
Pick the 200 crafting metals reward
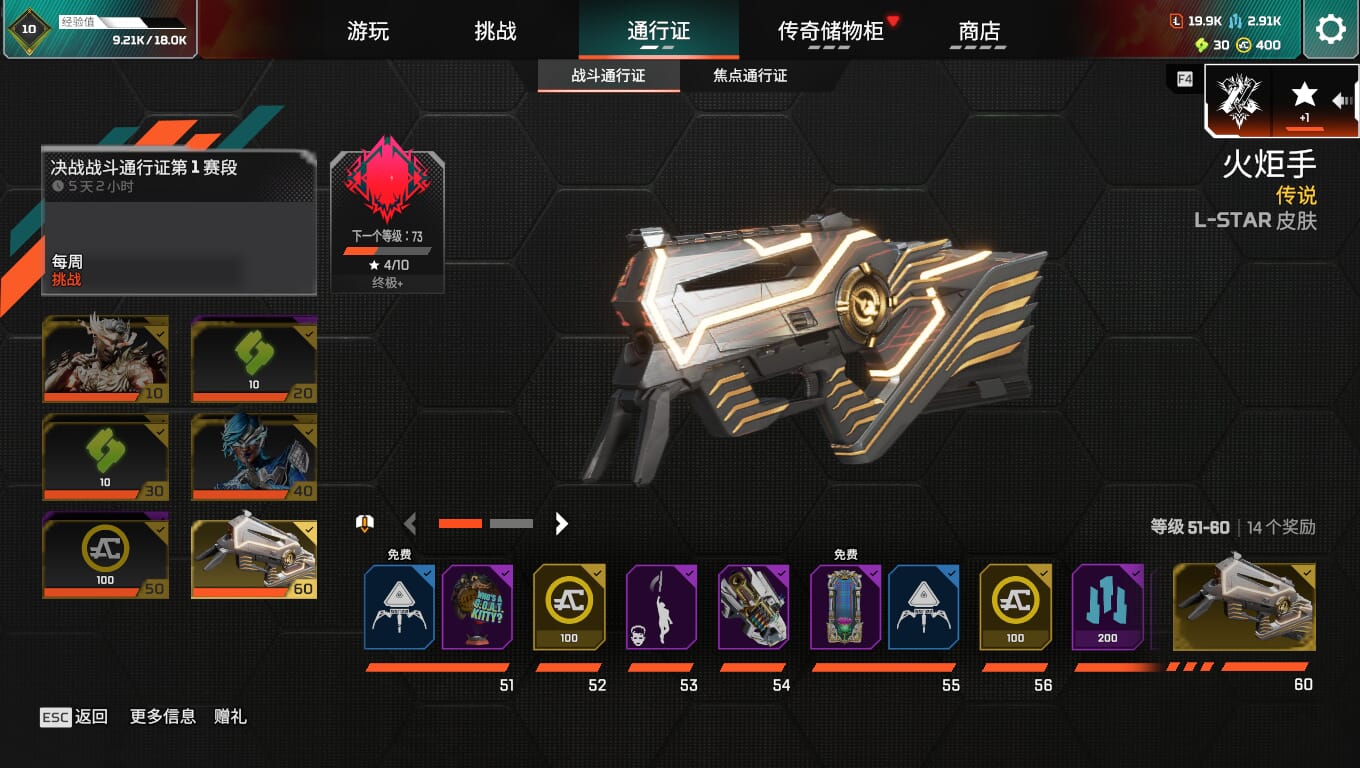[x=1107, y=607]
